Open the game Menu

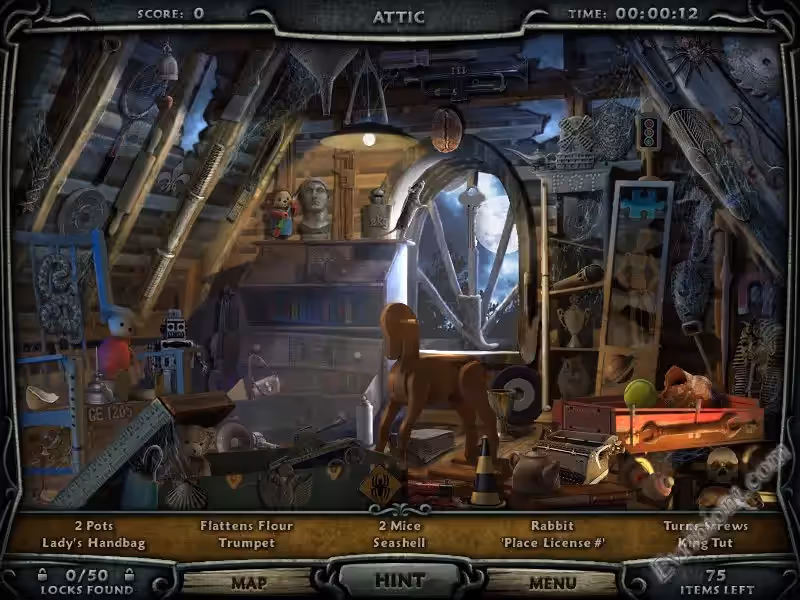click(x=552, y=582)
